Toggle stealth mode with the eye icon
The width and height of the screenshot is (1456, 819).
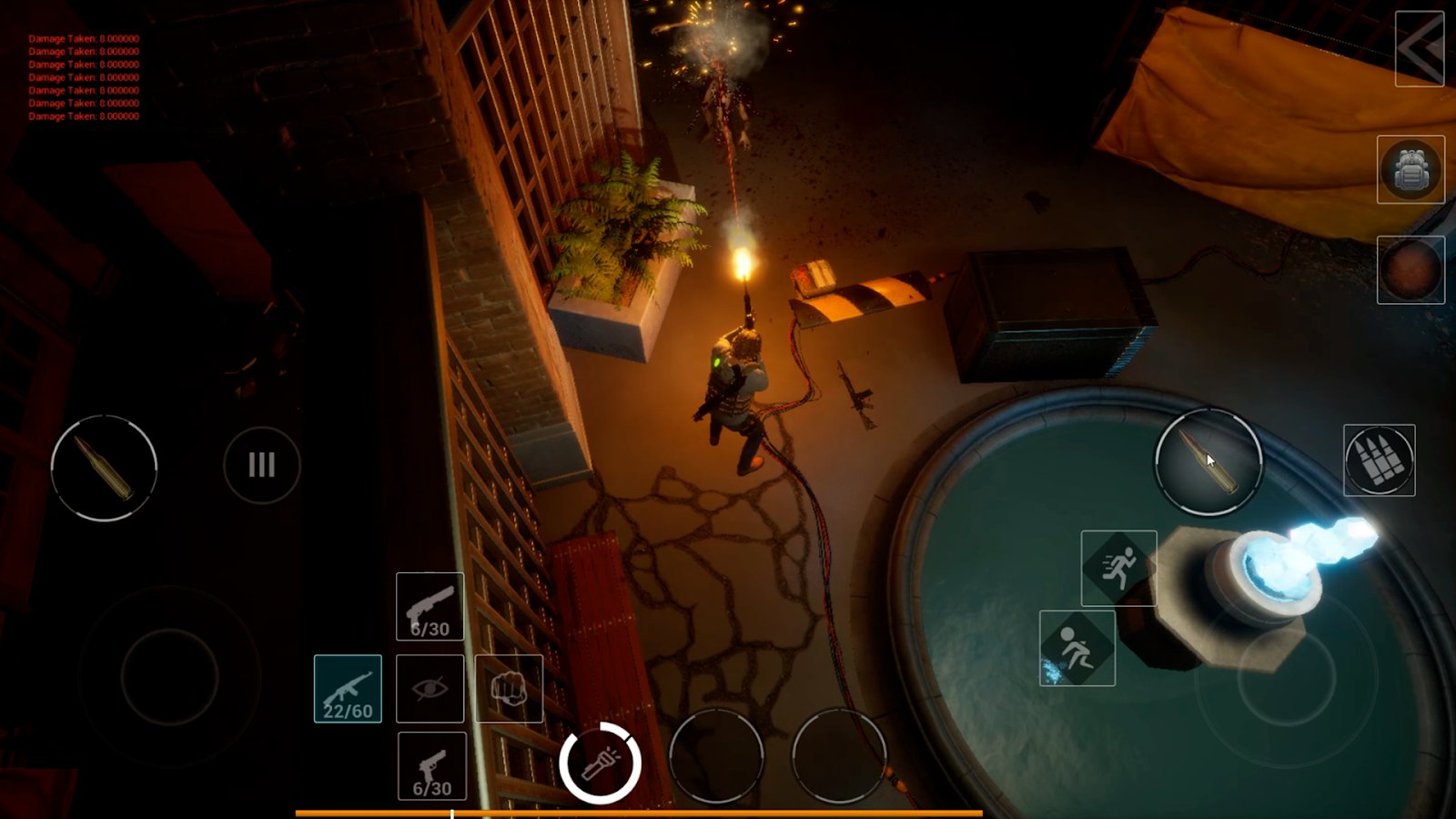(x=429, y=688)
